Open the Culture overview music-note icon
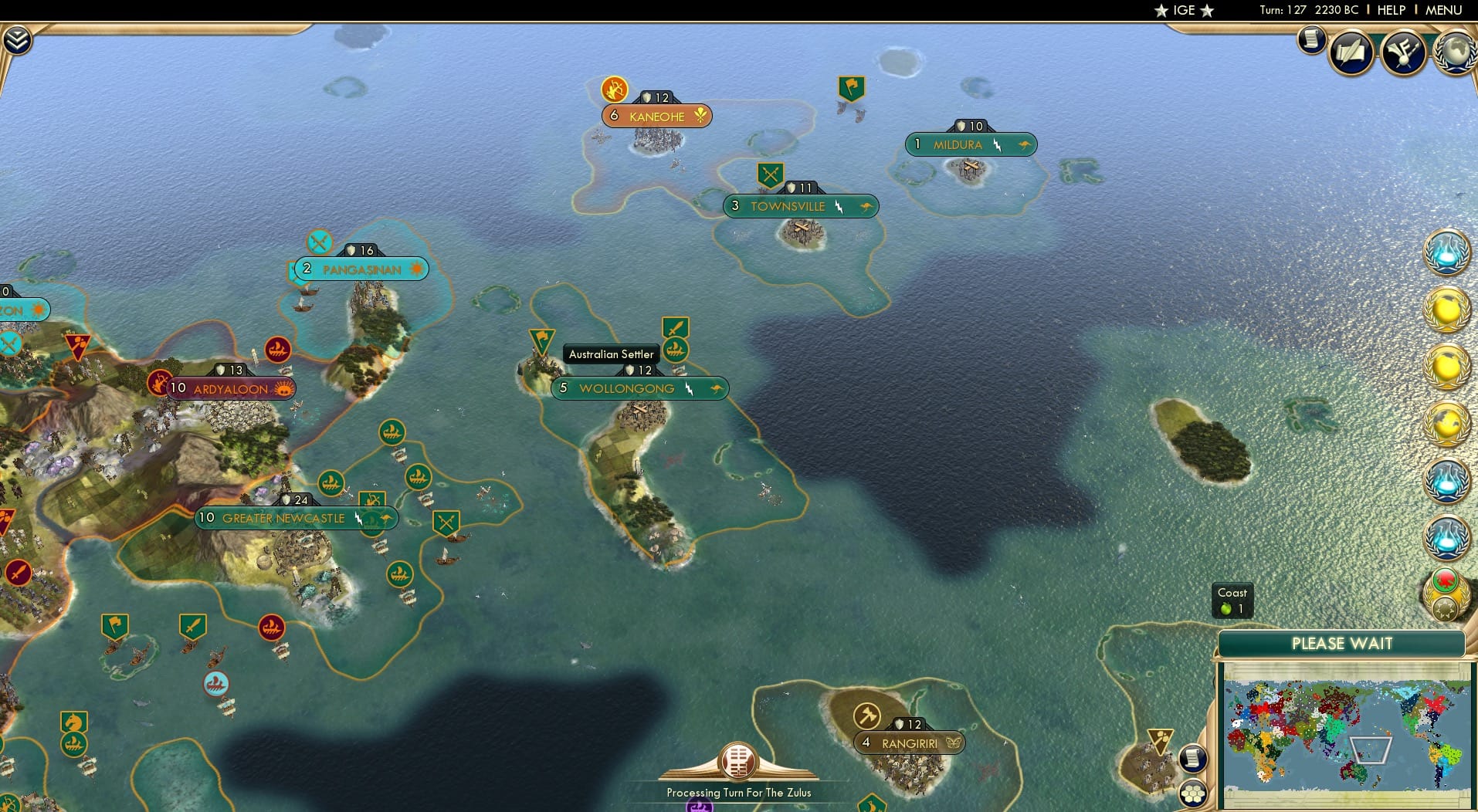 pos(1404,52)
